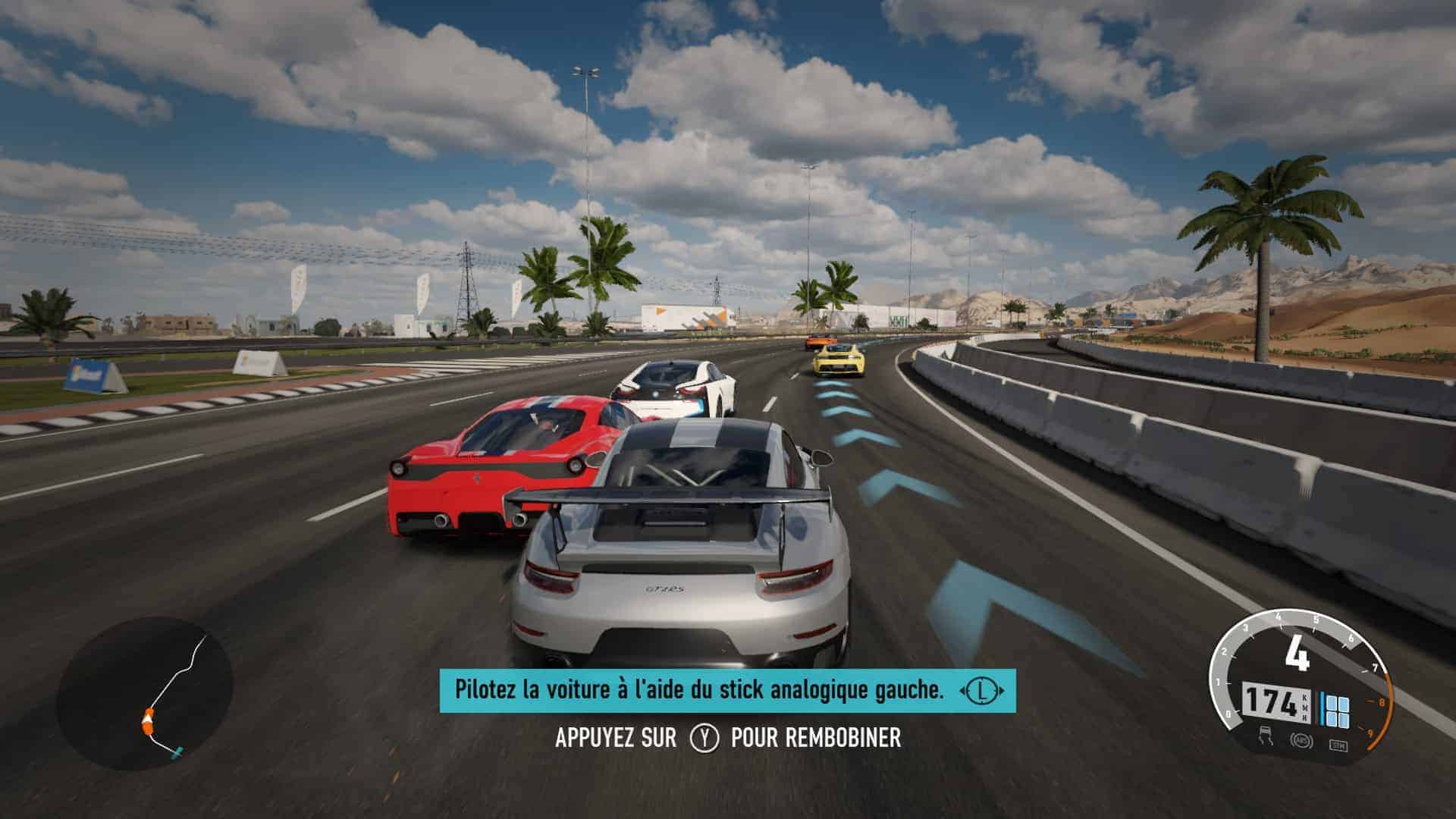Toggle the traction control skidding-car icon
This screenshot has width=1456, height=819.
1265,734
